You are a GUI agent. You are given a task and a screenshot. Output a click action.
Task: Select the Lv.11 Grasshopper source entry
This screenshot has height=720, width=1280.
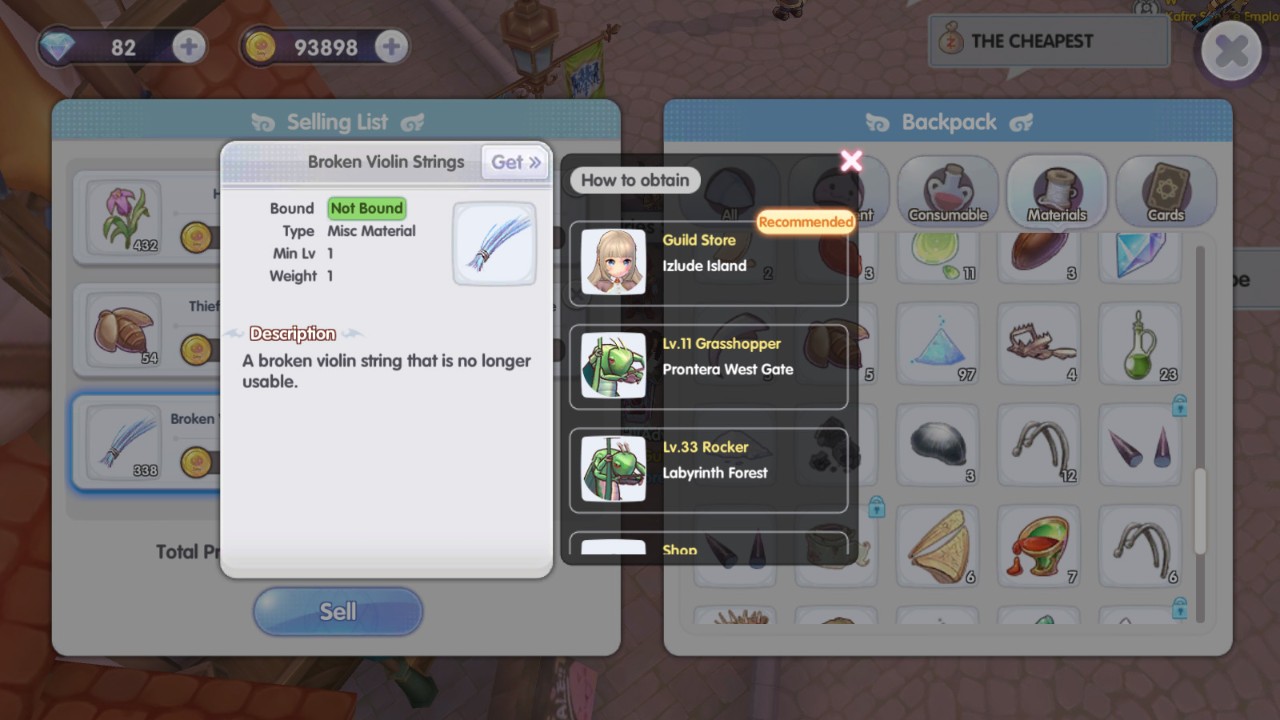(x=708, y=366)
